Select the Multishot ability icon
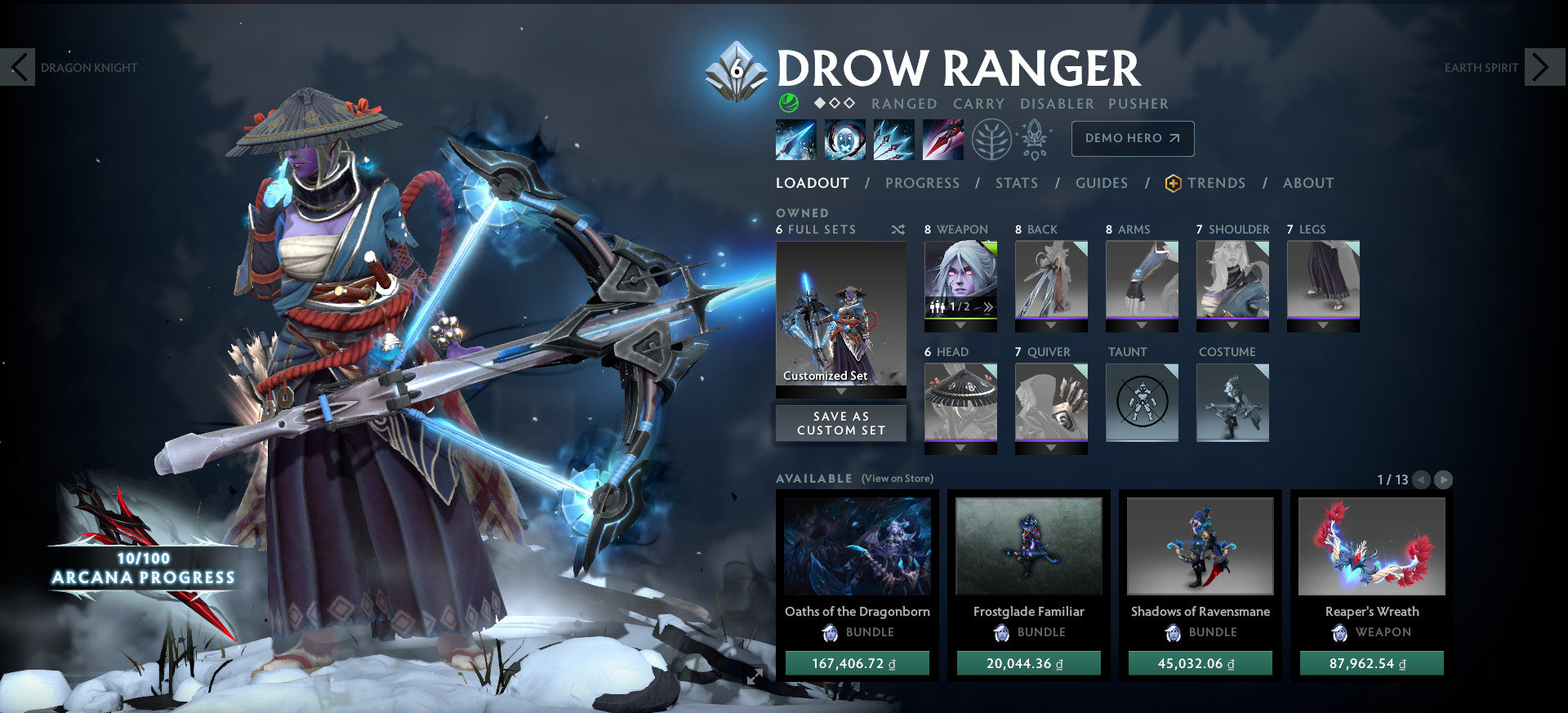 (x=893, y=139)
